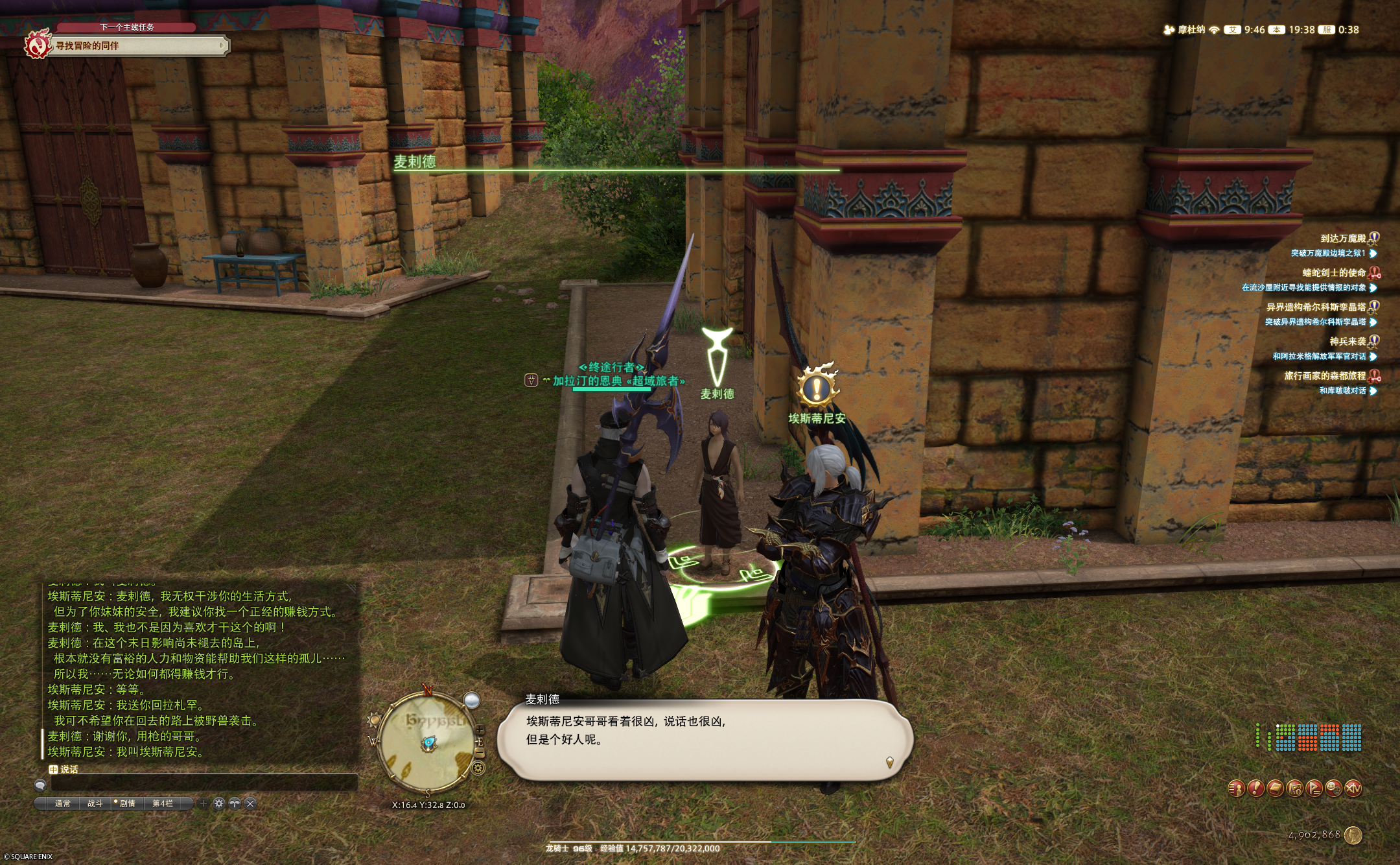Screen dimensions: 1400x865
Task: Open the smiley faces social menu
Action: coord(1333,788)
